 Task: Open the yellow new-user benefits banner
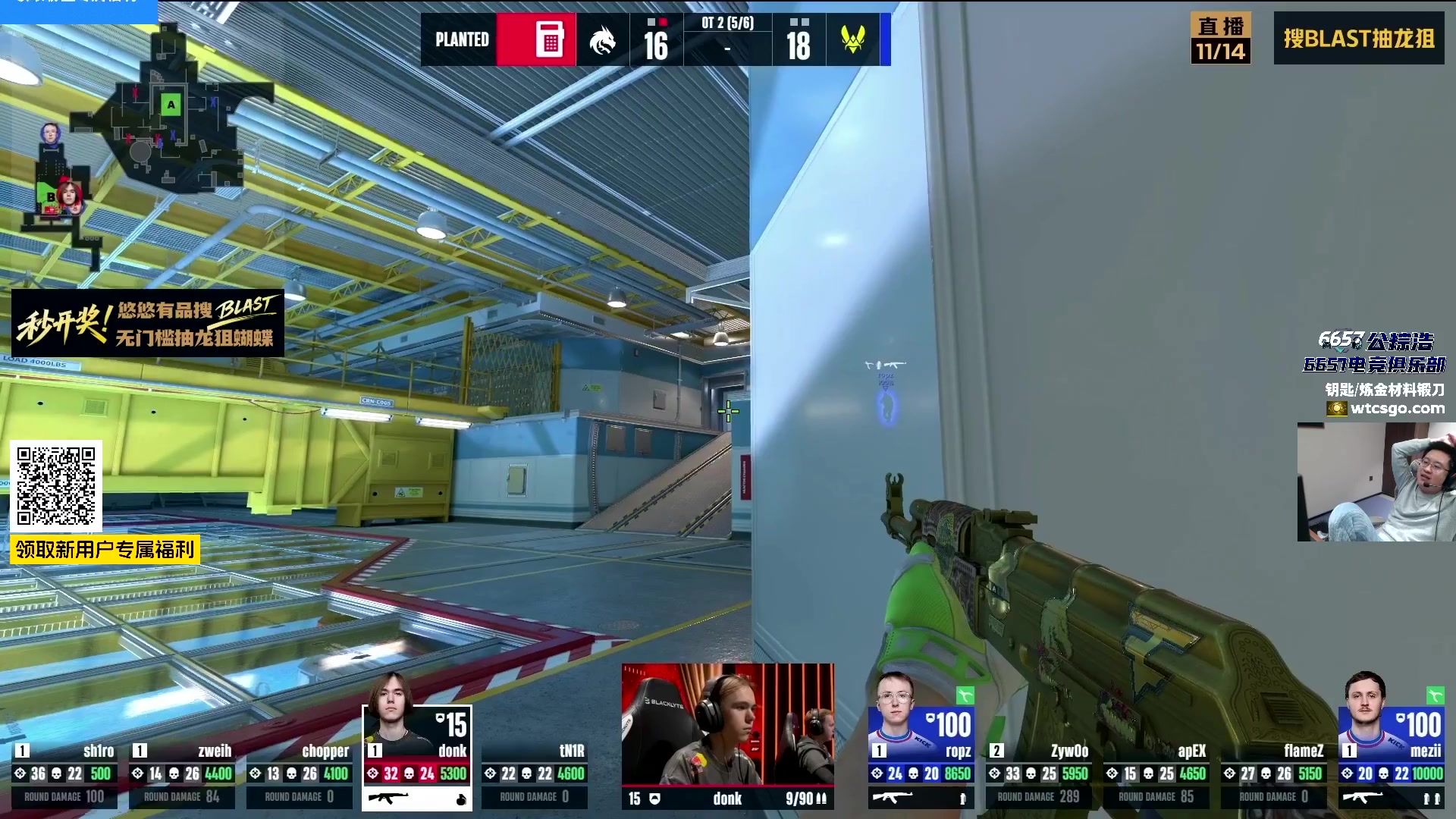(x=105, y=549)
